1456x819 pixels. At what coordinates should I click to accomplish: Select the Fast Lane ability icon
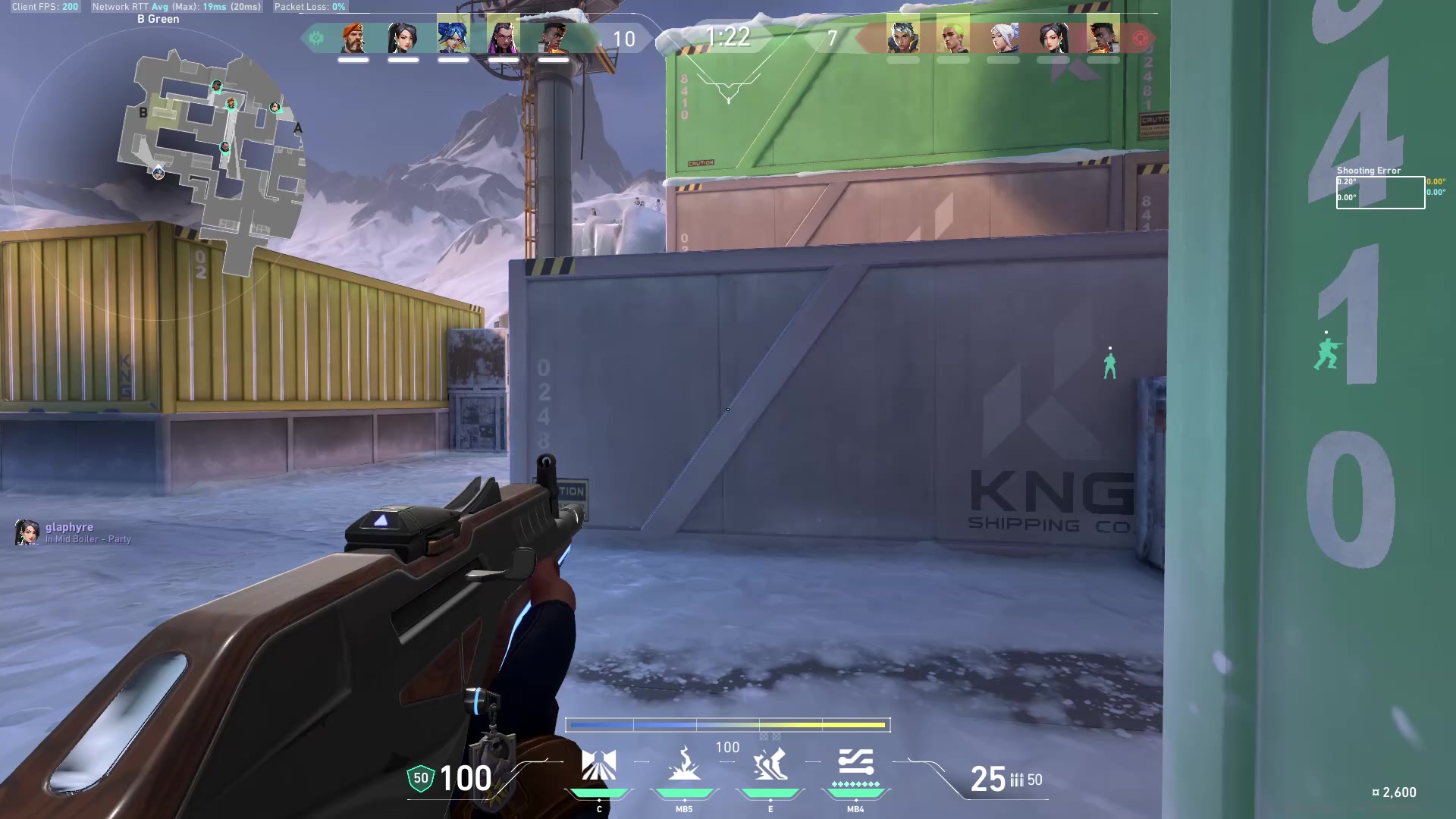click(599, 766)
